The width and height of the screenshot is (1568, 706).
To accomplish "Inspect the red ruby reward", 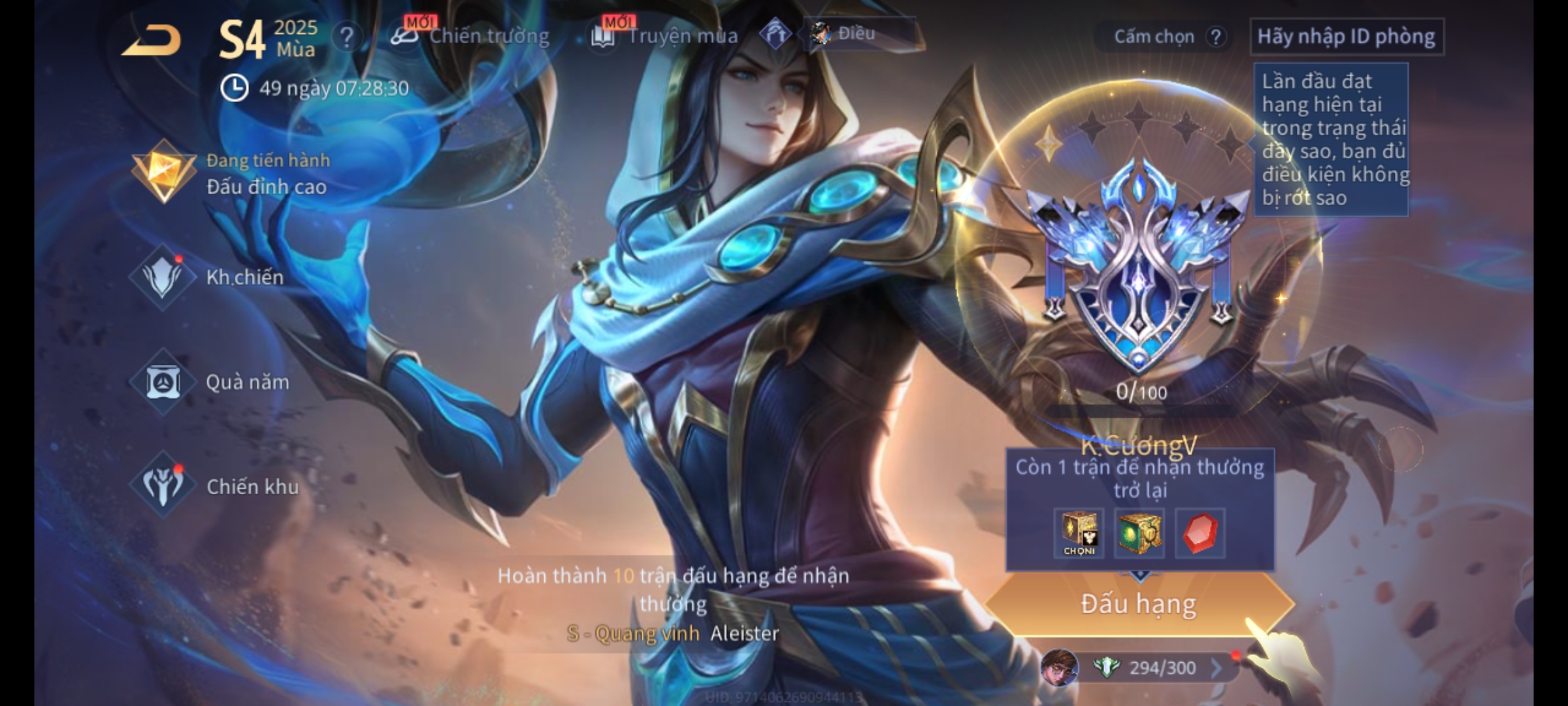I will (x=1200, y=533).
